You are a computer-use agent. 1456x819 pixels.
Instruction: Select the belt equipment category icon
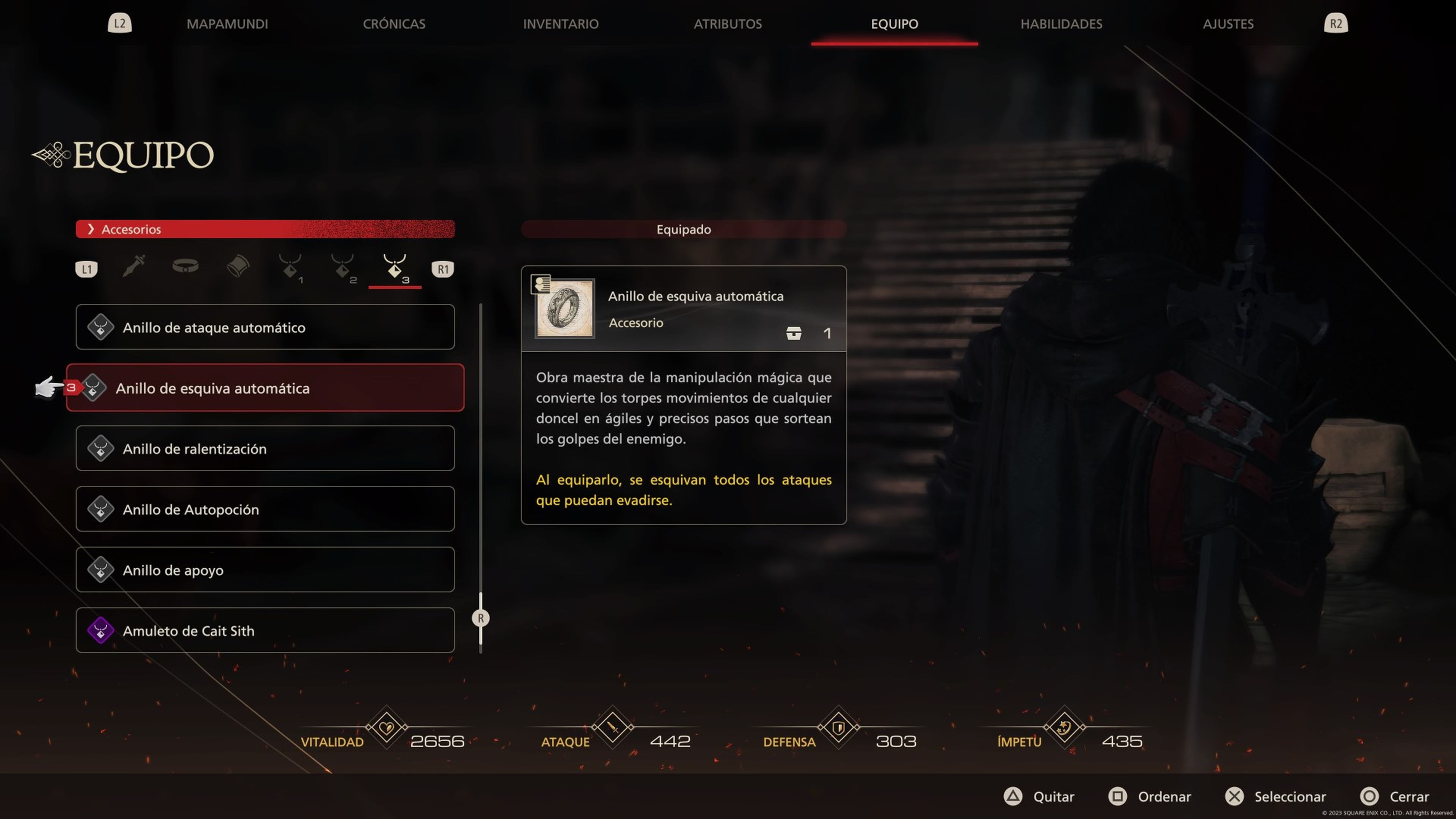pyautogui.click(x=185, y=266)
